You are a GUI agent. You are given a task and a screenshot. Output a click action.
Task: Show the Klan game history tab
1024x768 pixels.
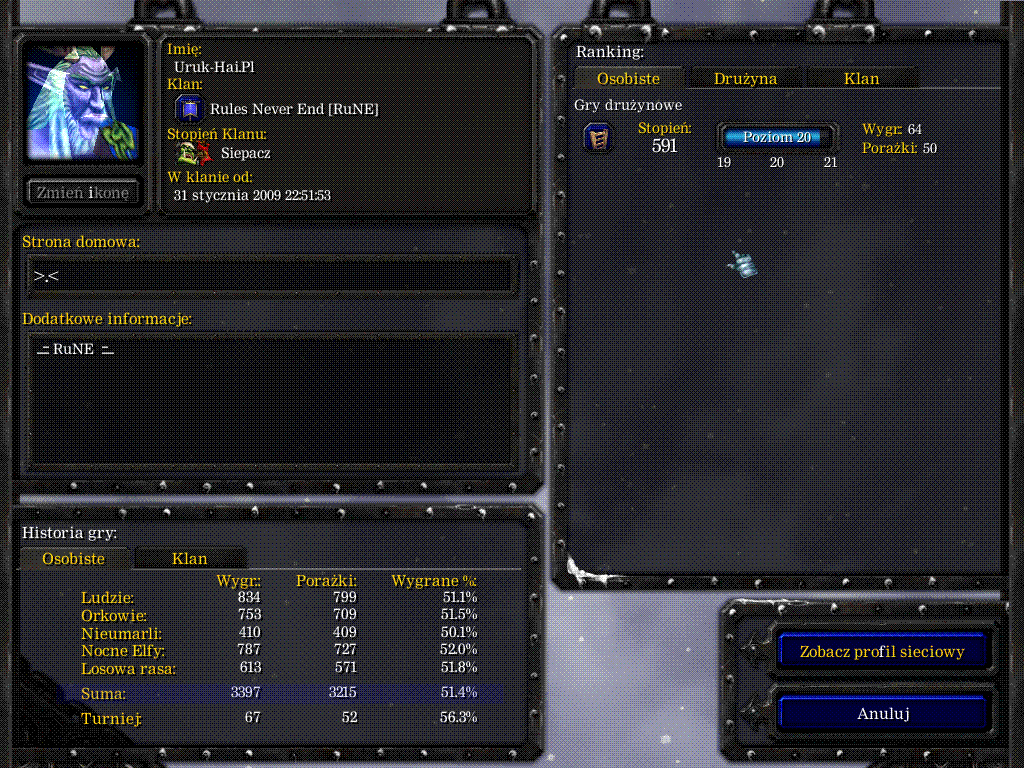(189, 559)
